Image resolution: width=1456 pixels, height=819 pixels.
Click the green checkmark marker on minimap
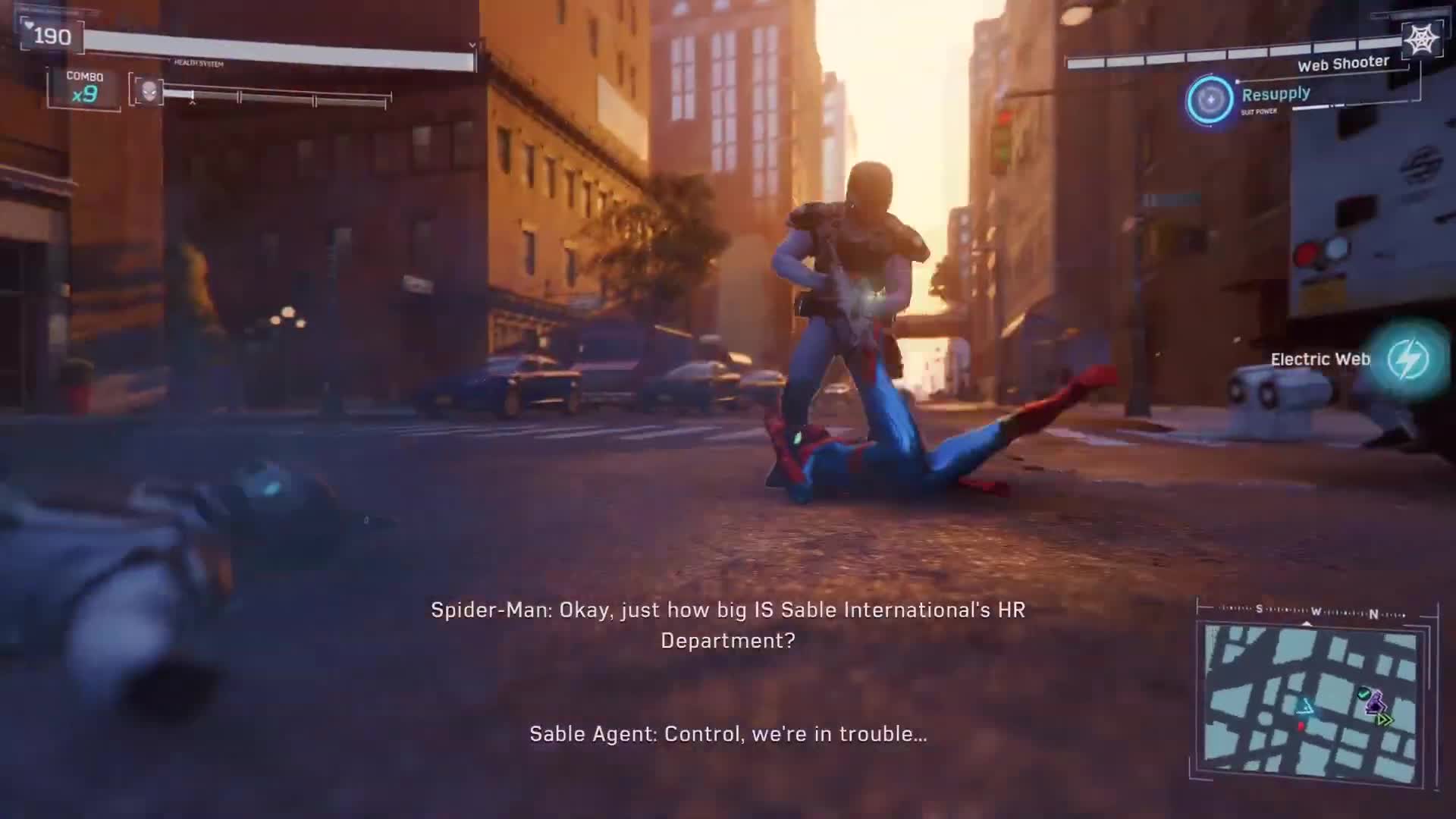click(1364, 694)
